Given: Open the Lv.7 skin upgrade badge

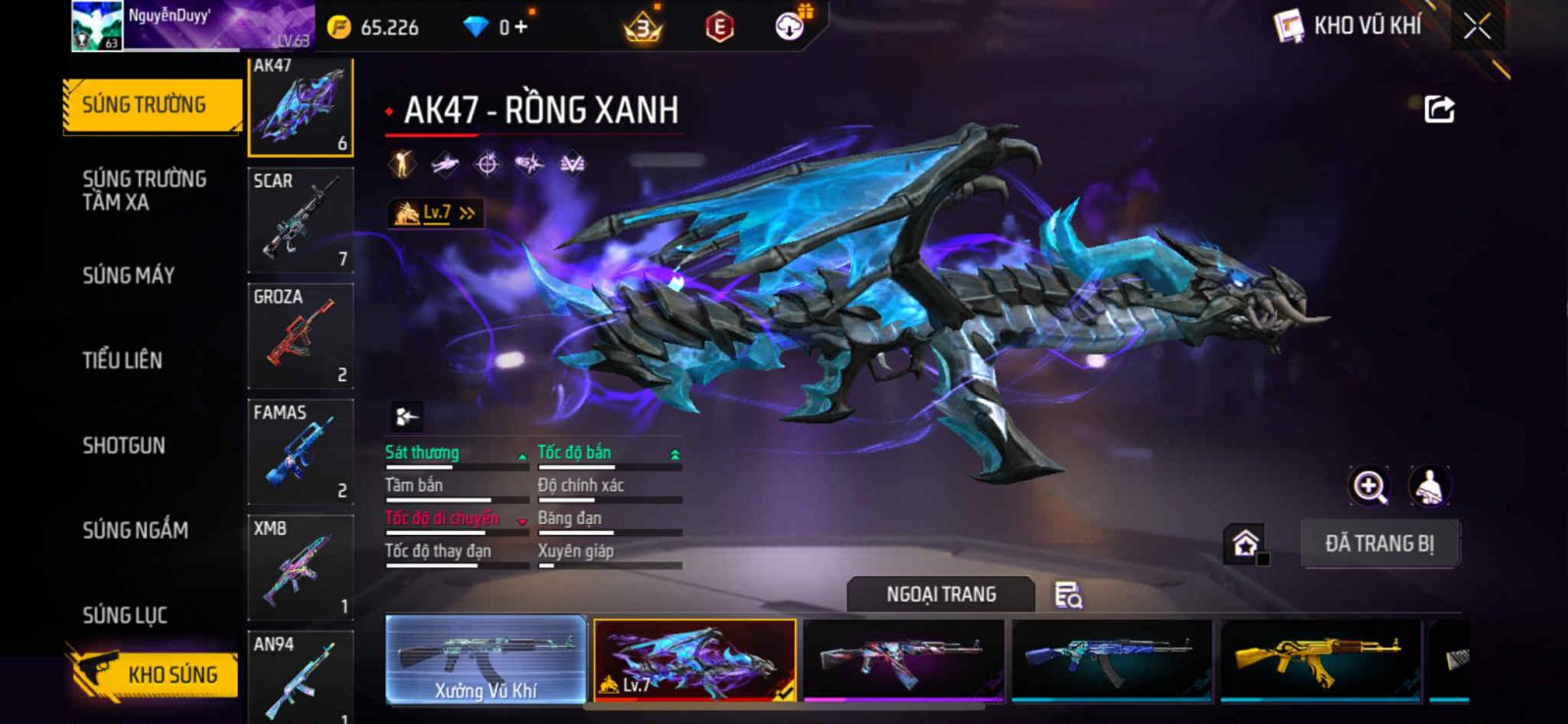Looking at the screenshot, I should pyautogui.click(x=436, y=213).
